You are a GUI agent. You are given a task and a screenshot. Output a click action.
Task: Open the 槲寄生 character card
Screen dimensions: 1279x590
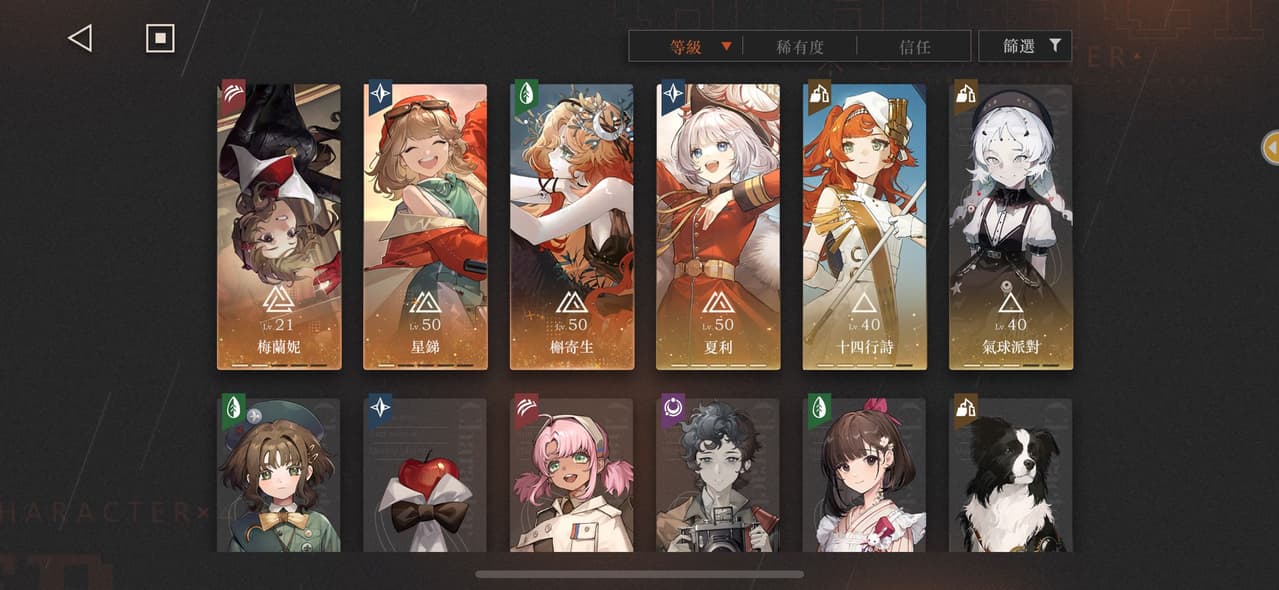(x=572, y=227)
